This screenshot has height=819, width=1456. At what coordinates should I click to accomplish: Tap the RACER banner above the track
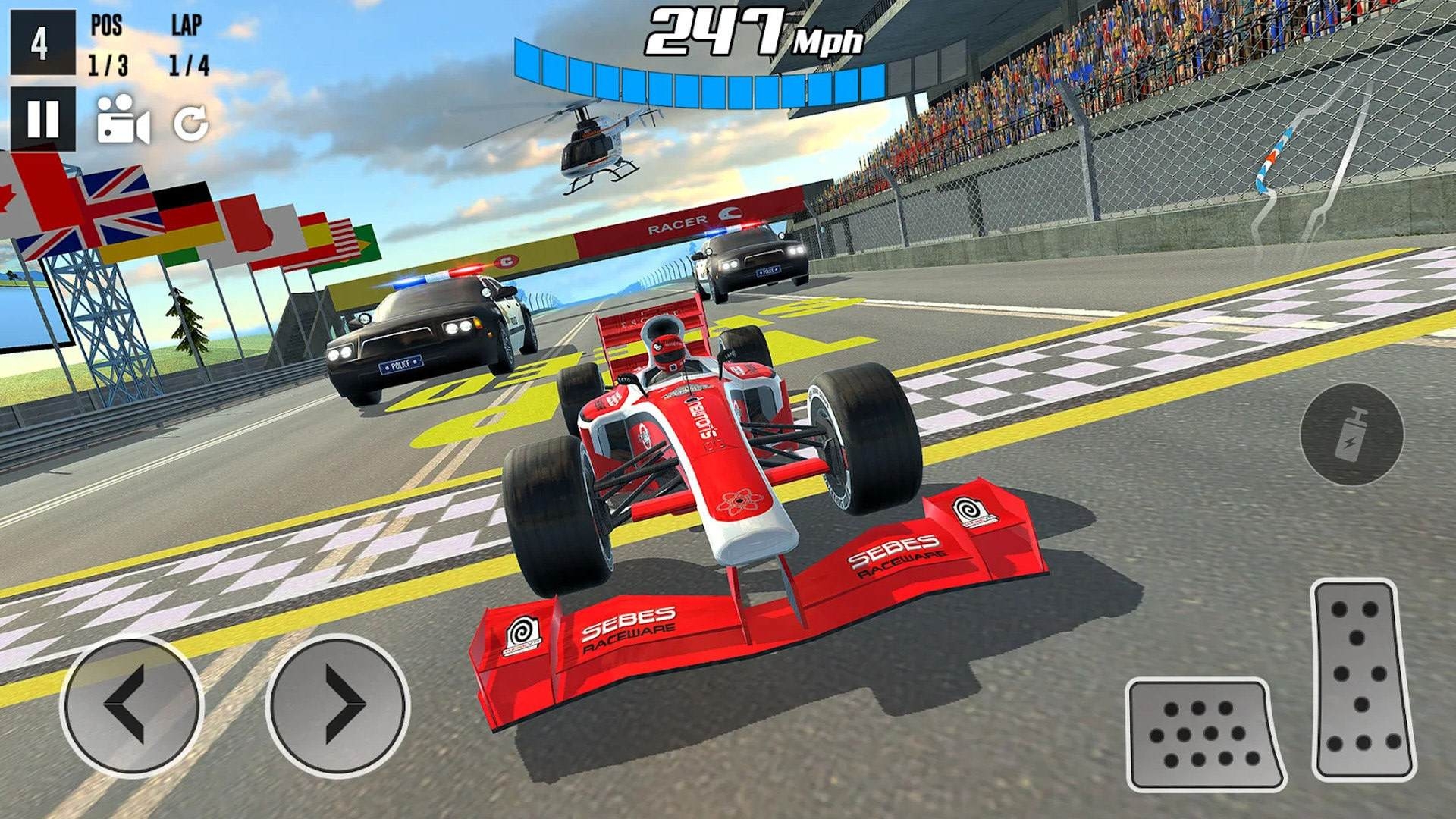[675, 224]
